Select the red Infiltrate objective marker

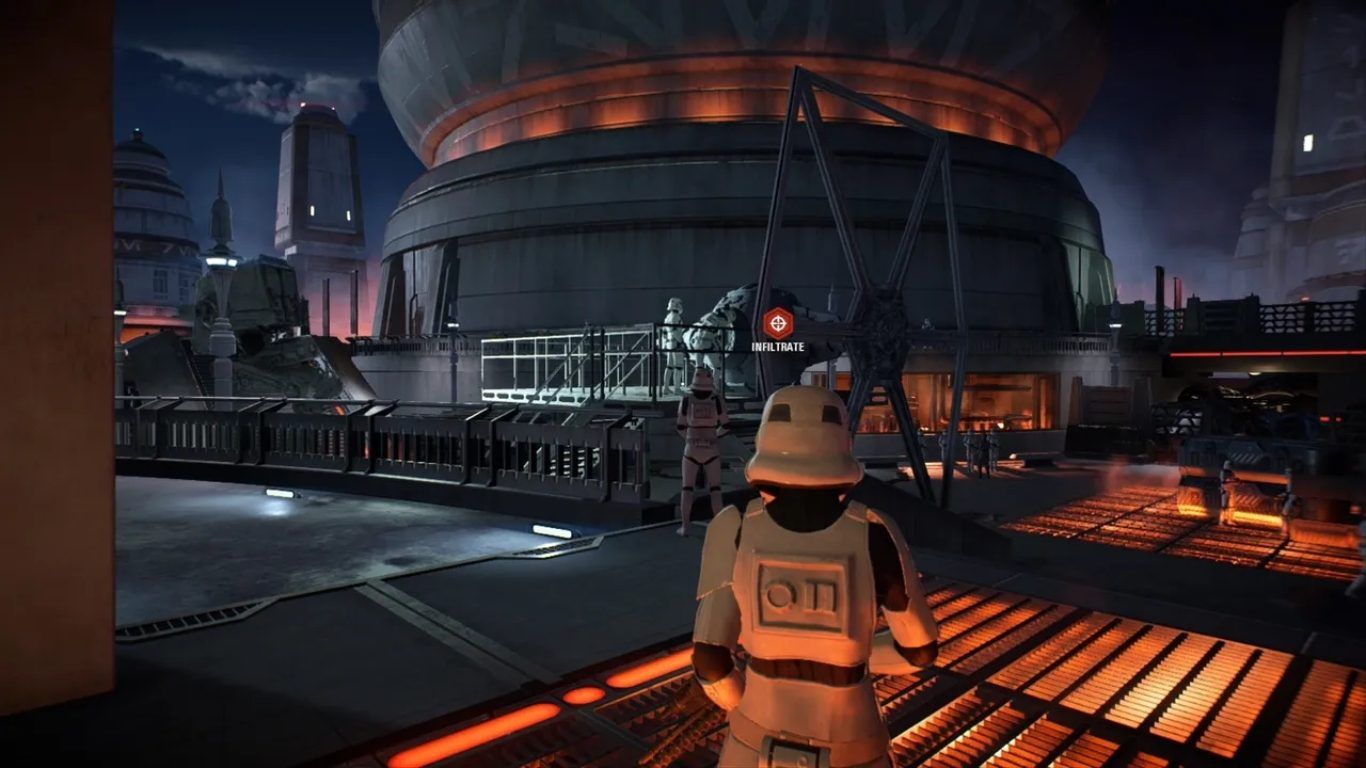(x=777, y=324)
